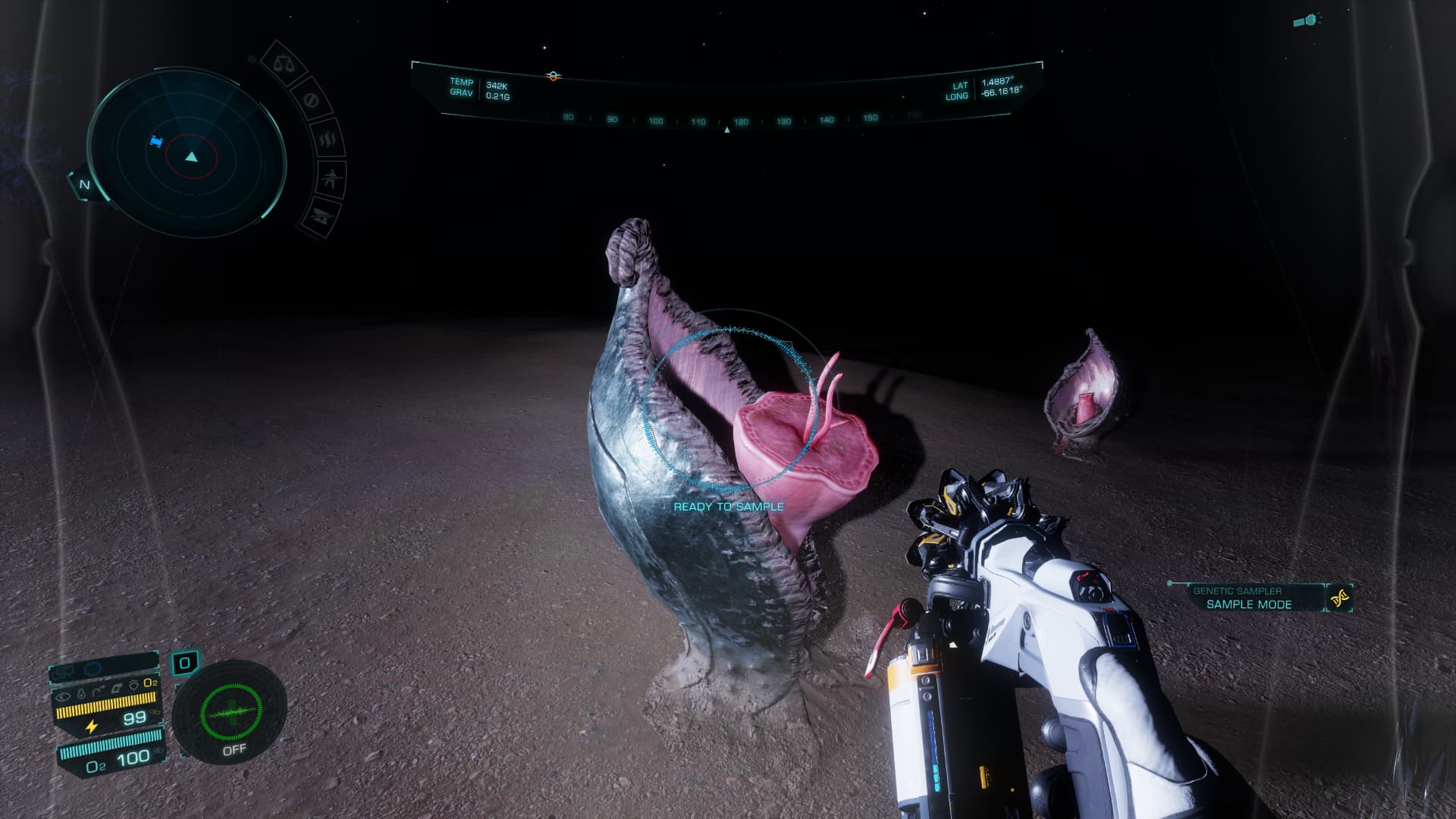Image resolution: width=1456 pixels, height=819 pixels.
Task: Click the north N compass marker
Action: pyautogui.click(x=84, y=184)
